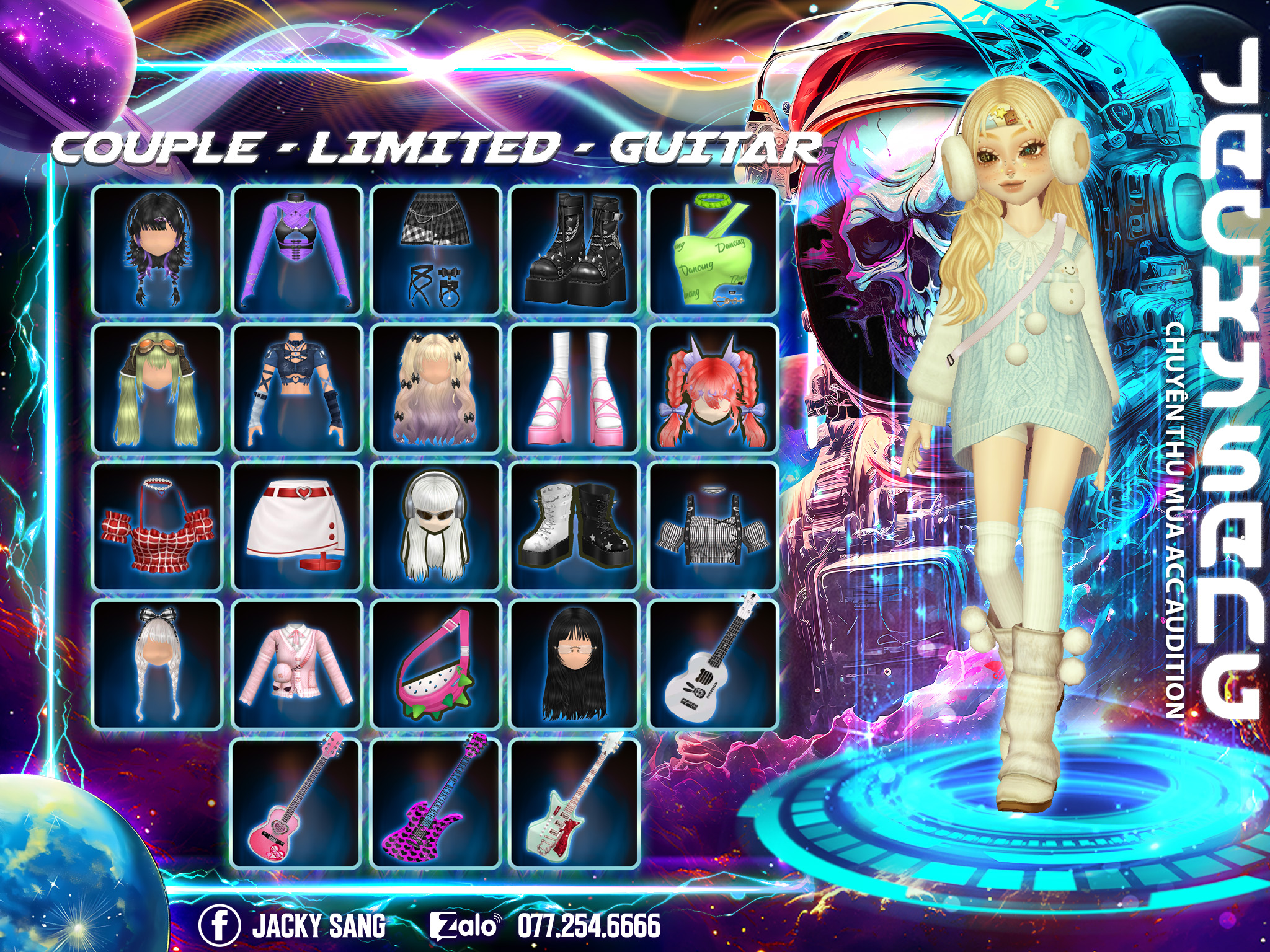Choose the magenta leopard electric guitar slot
Image resolution: width=1270 pixels, height=952 pixels.
436,803
